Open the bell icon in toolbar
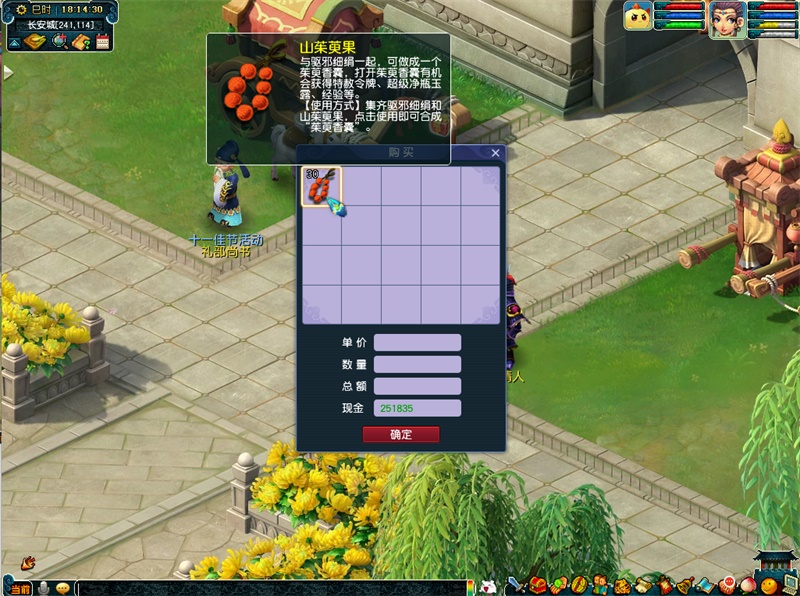 click(x=685, y=585)
